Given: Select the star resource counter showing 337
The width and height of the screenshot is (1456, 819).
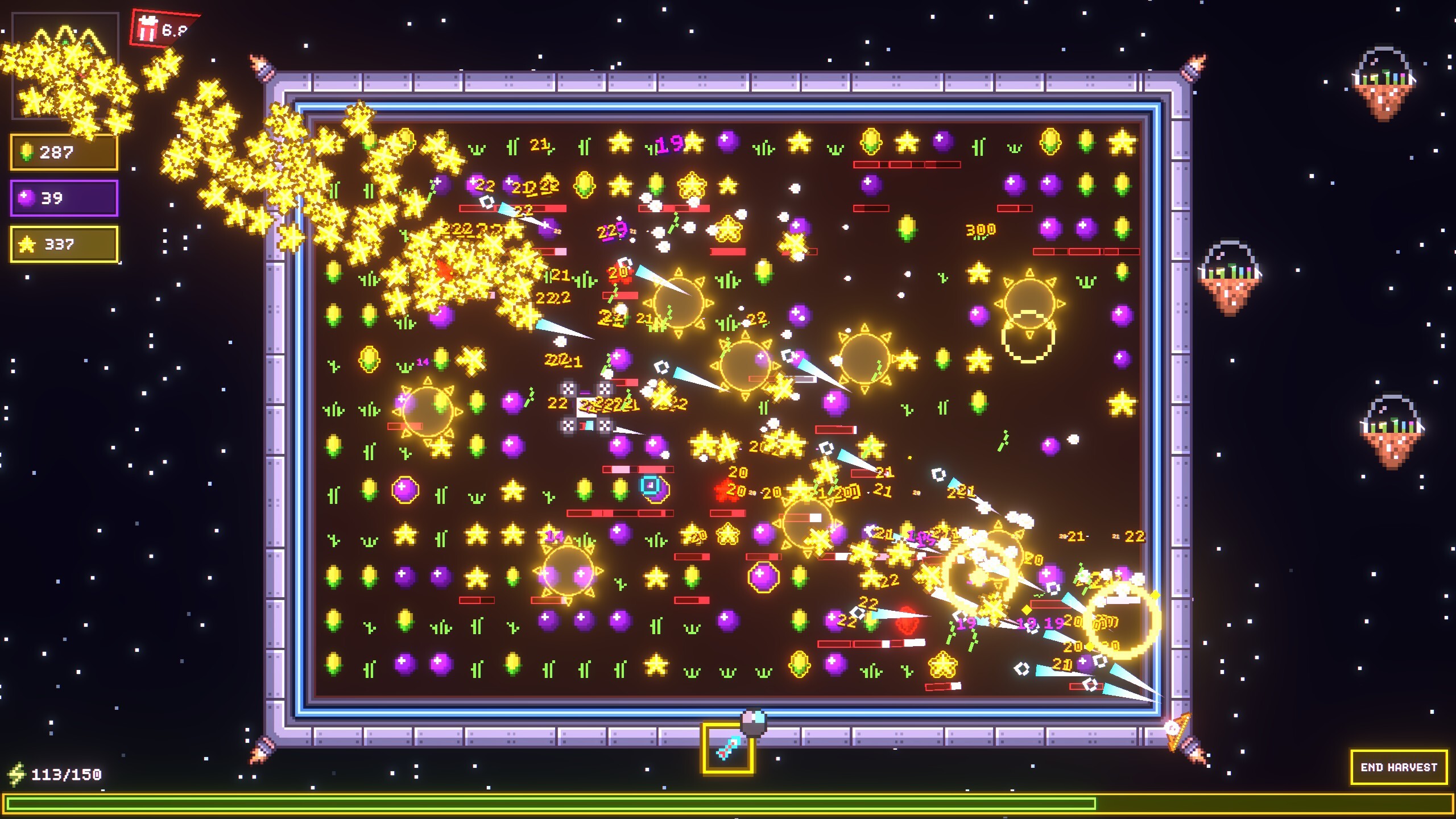Looking at the screenshot, I should click(64, 245).
